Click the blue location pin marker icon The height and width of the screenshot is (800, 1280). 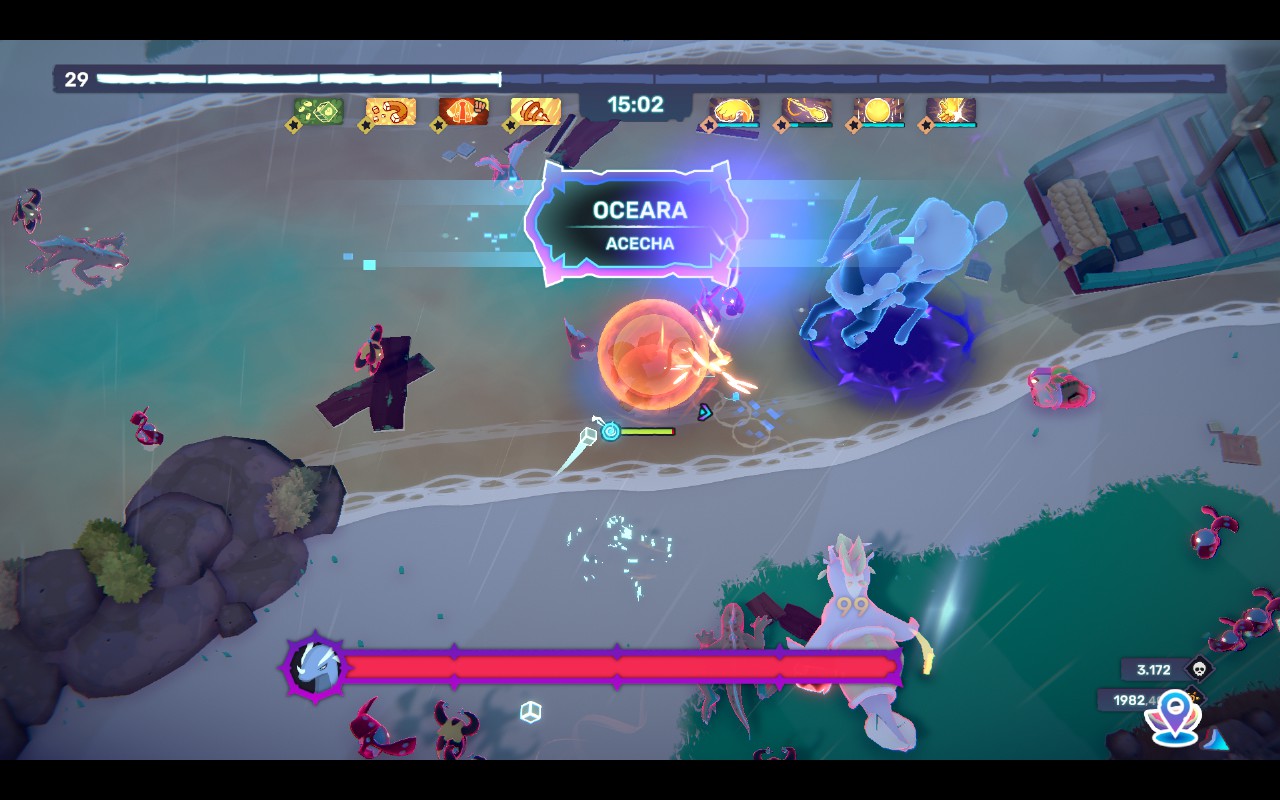tap(1175, 717)
